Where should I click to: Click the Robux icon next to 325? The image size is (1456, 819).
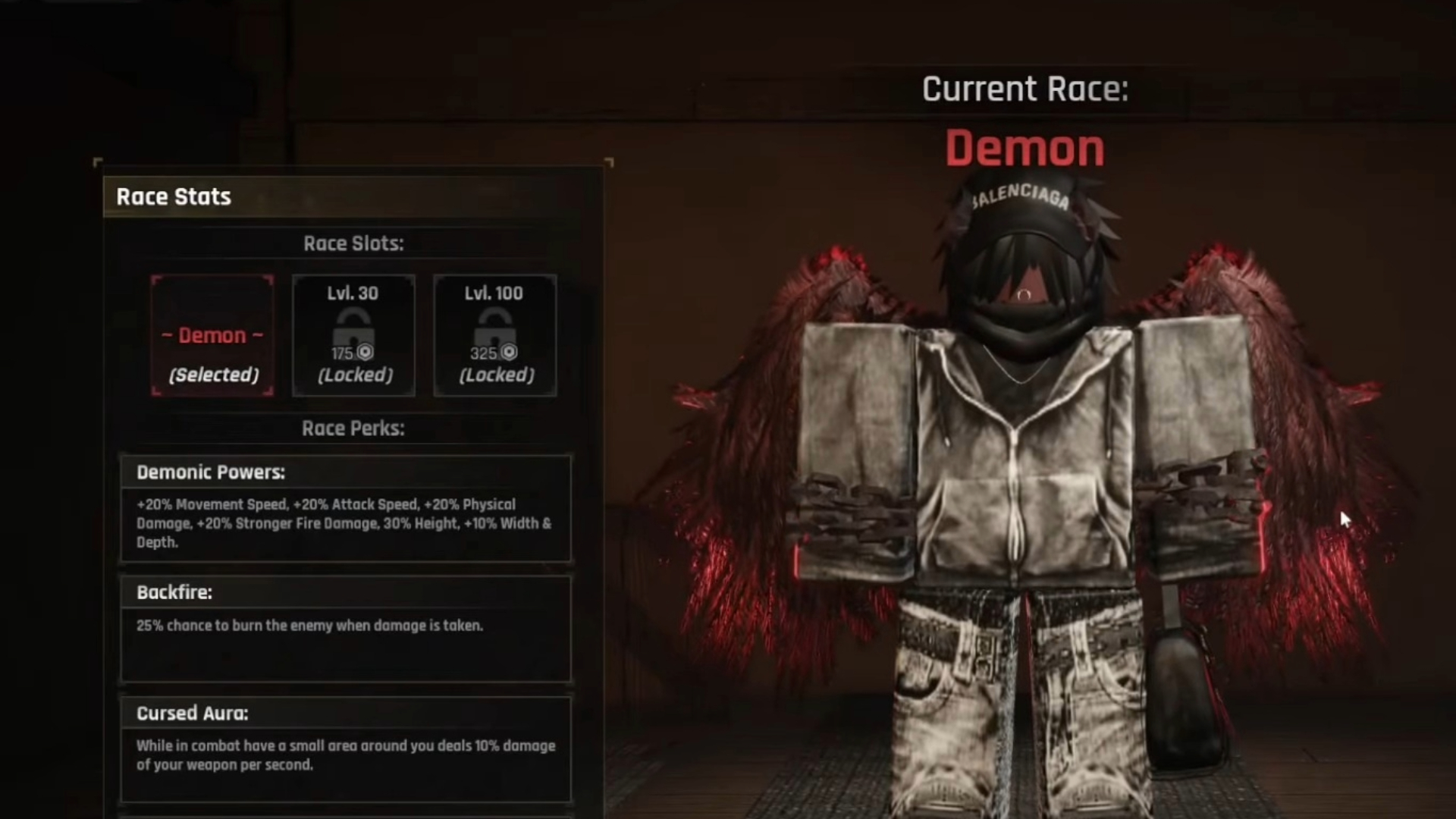[508, 352]
